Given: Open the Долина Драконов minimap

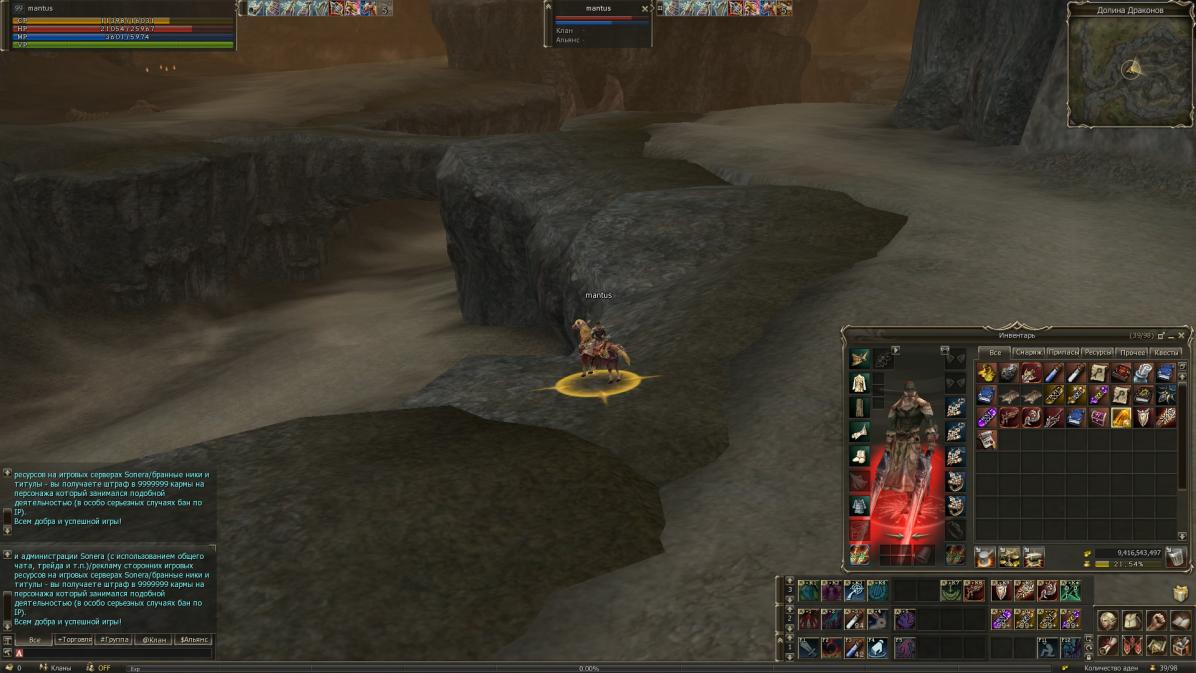Looking at the screenshot, I should pos(1130,68).
